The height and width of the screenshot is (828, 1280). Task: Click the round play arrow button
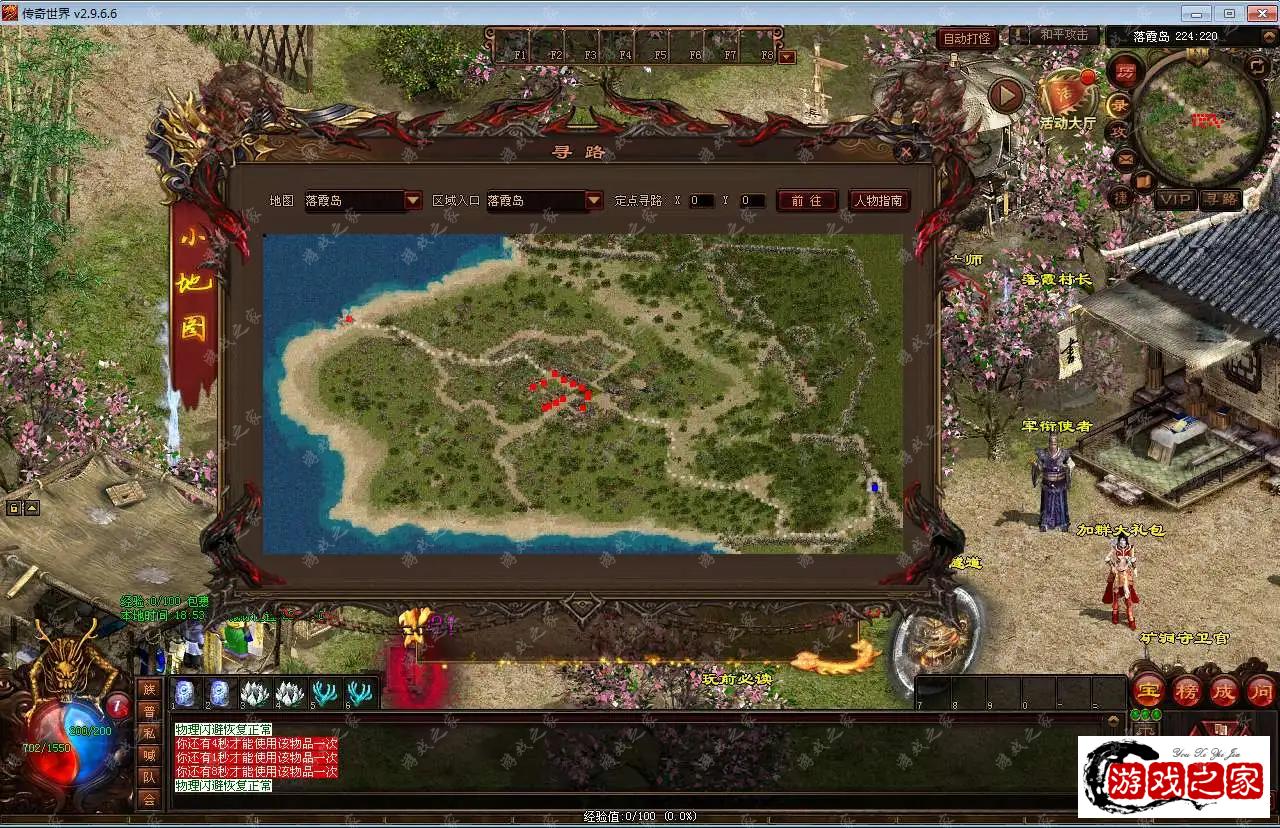1006,96
